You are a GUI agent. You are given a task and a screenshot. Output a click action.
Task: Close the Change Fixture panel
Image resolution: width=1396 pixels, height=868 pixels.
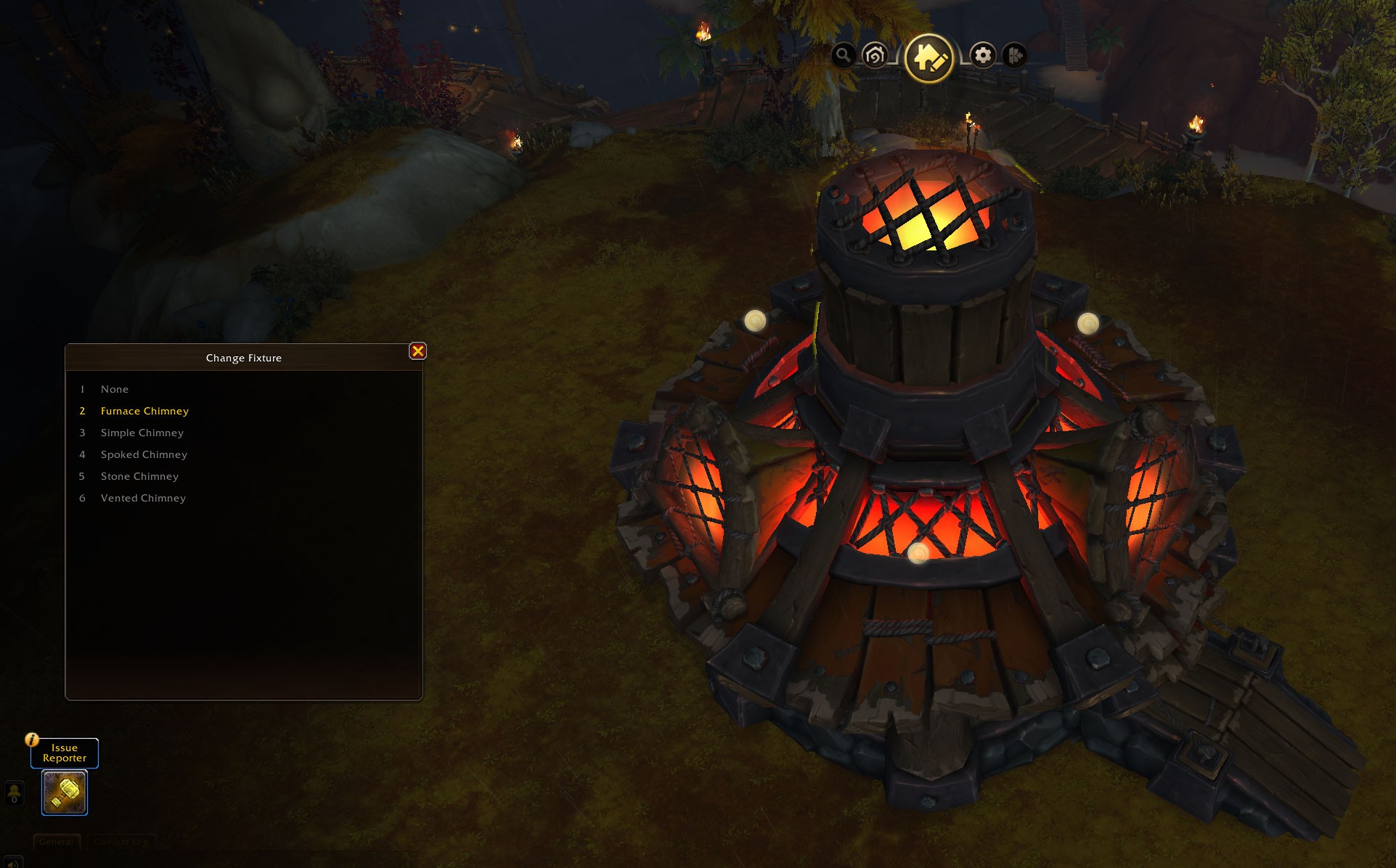[x=417, y=351]
